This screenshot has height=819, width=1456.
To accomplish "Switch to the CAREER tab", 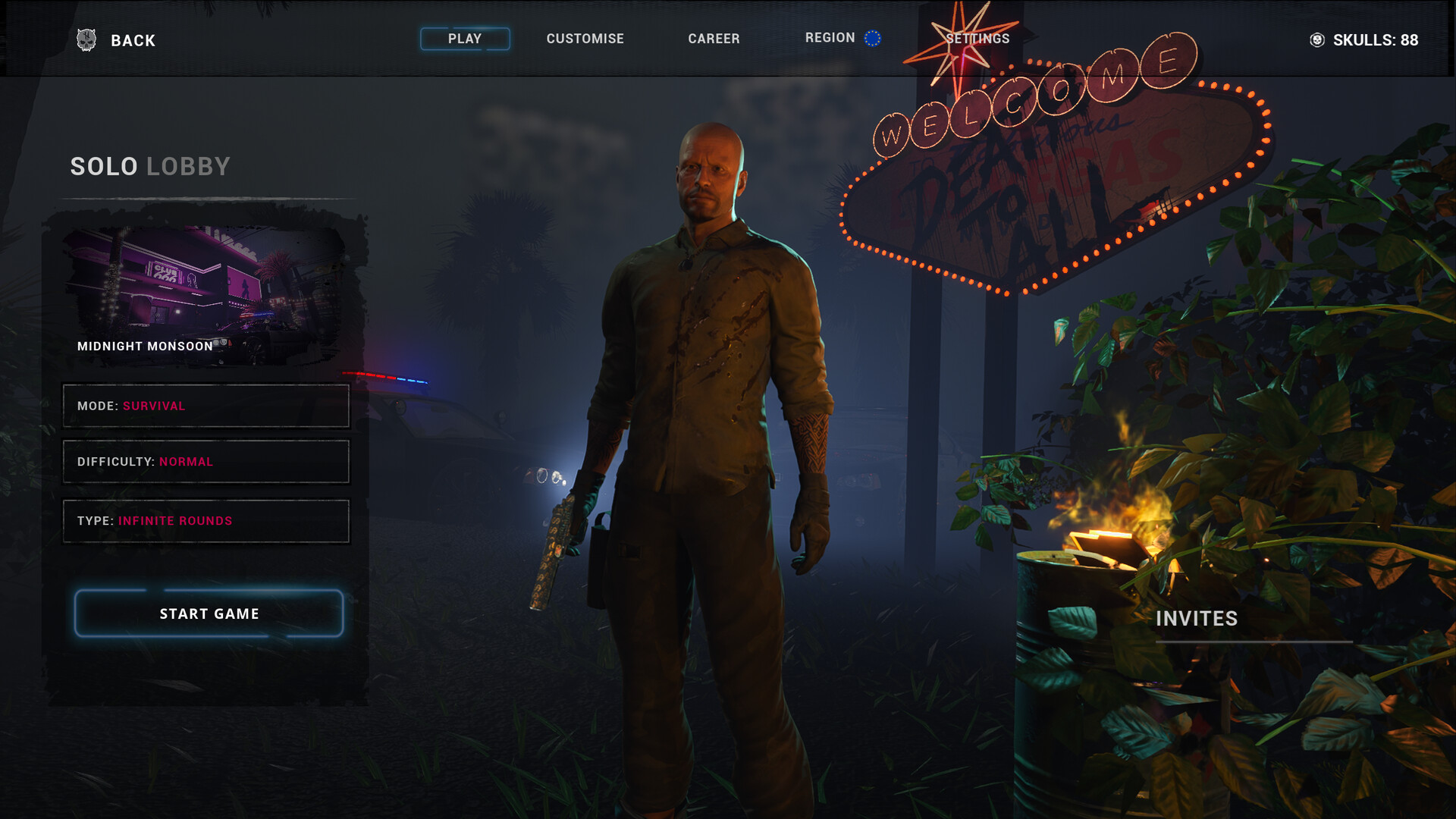I will point(714,38).
